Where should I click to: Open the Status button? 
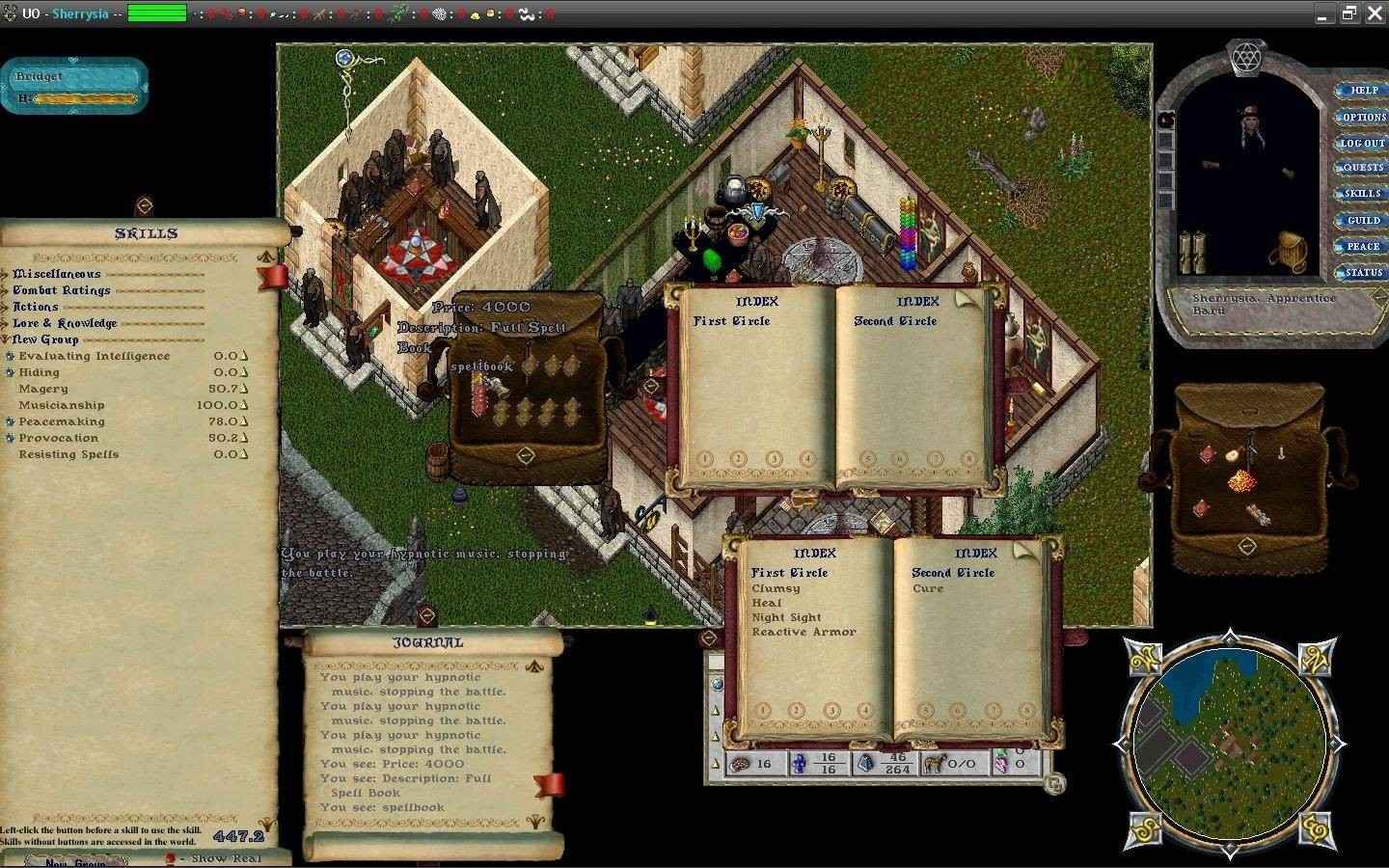pyautogui.click(x=1362, y=273)
